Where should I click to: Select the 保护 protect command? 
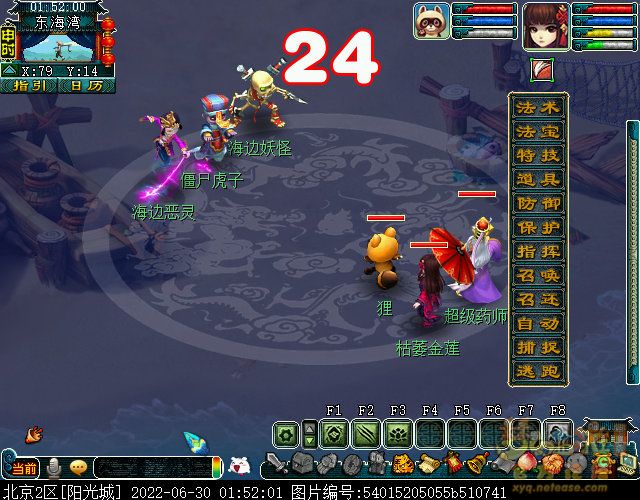point(538,228)
